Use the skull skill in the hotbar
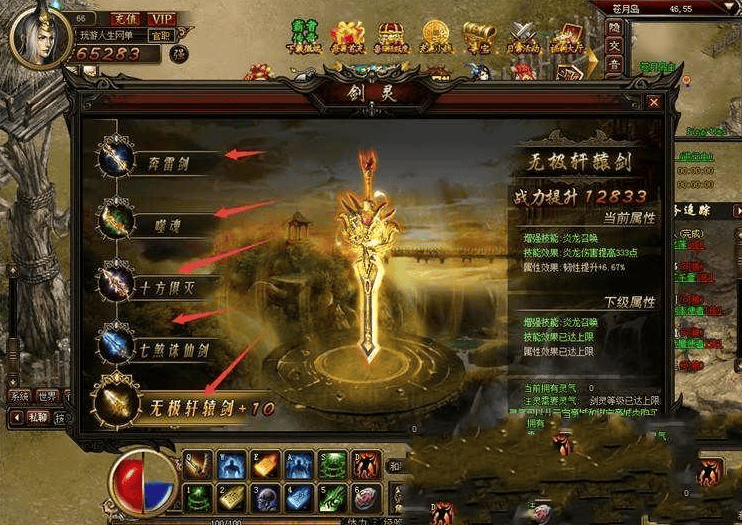742x525 pixels. (265, 496)
